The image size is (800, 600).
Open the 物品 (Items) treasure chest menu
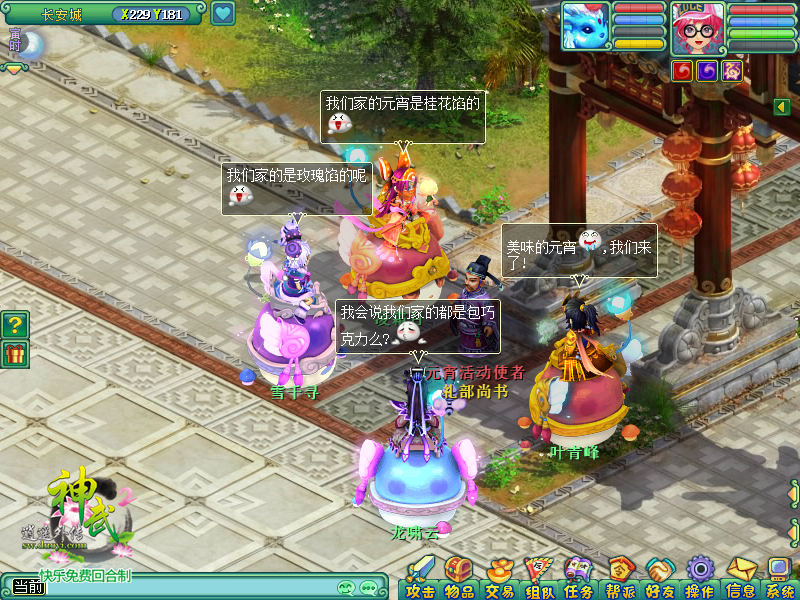point(459,577)
